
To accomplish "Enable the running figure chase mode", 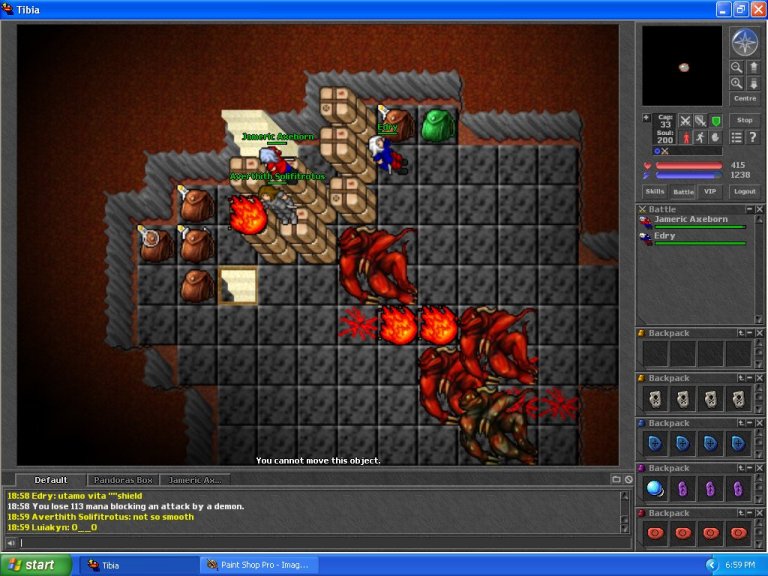I will pos(700,137).
